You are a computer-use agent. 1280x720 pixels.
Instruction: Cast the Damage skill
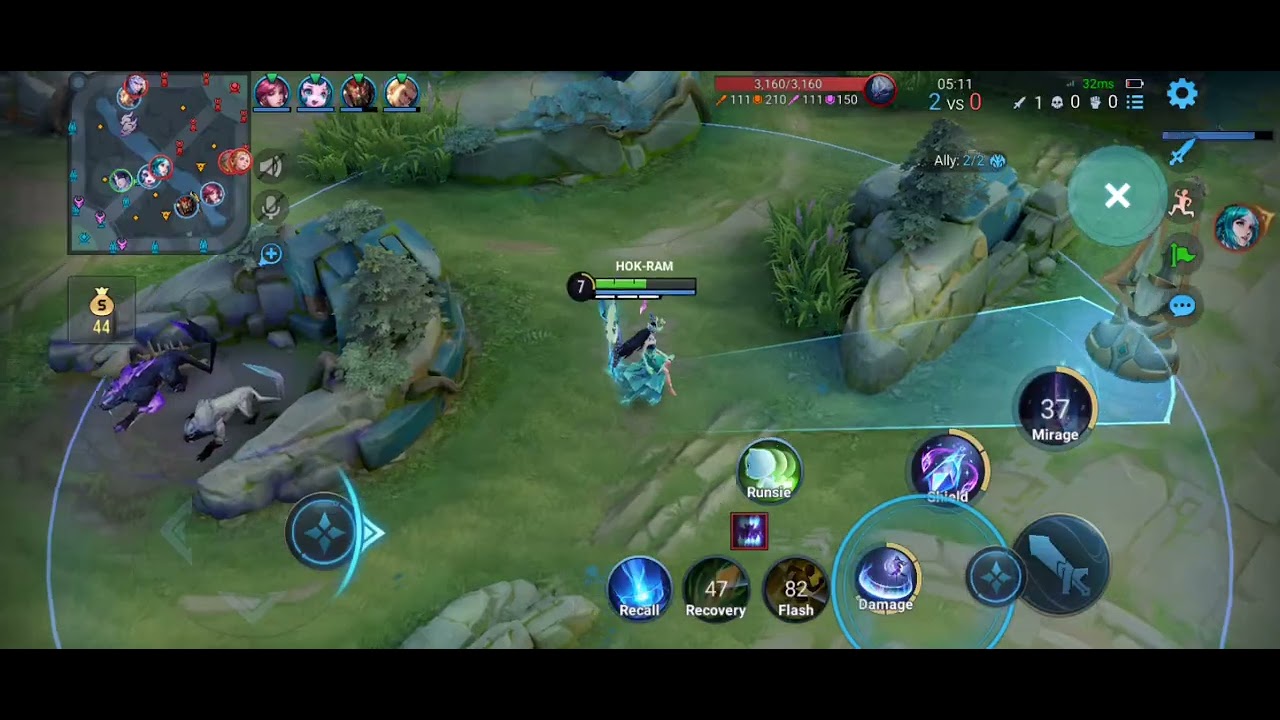886,580
